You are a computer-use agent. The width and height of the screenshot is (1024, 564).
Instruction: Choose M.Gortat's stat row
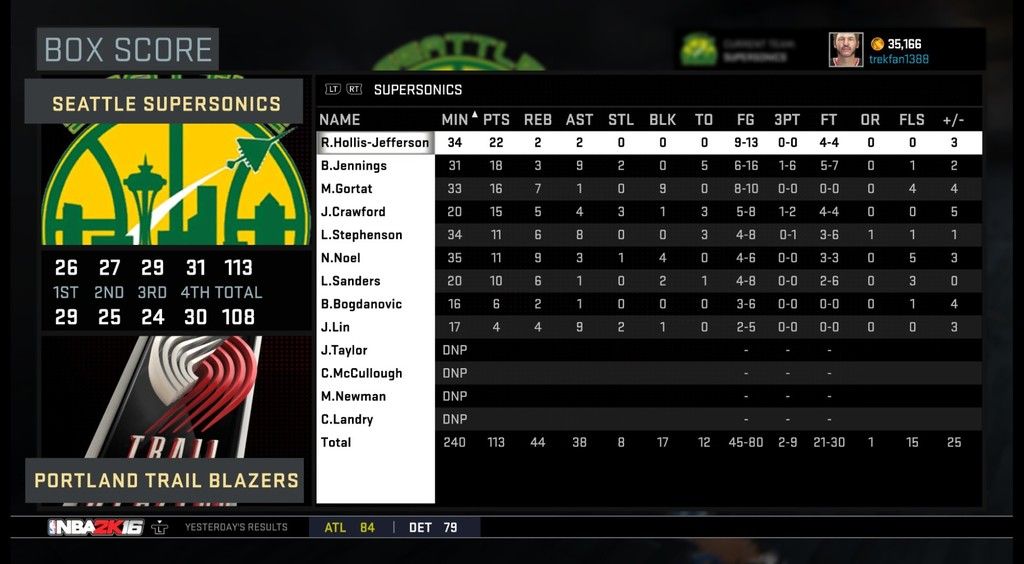(x=346, y=189)
